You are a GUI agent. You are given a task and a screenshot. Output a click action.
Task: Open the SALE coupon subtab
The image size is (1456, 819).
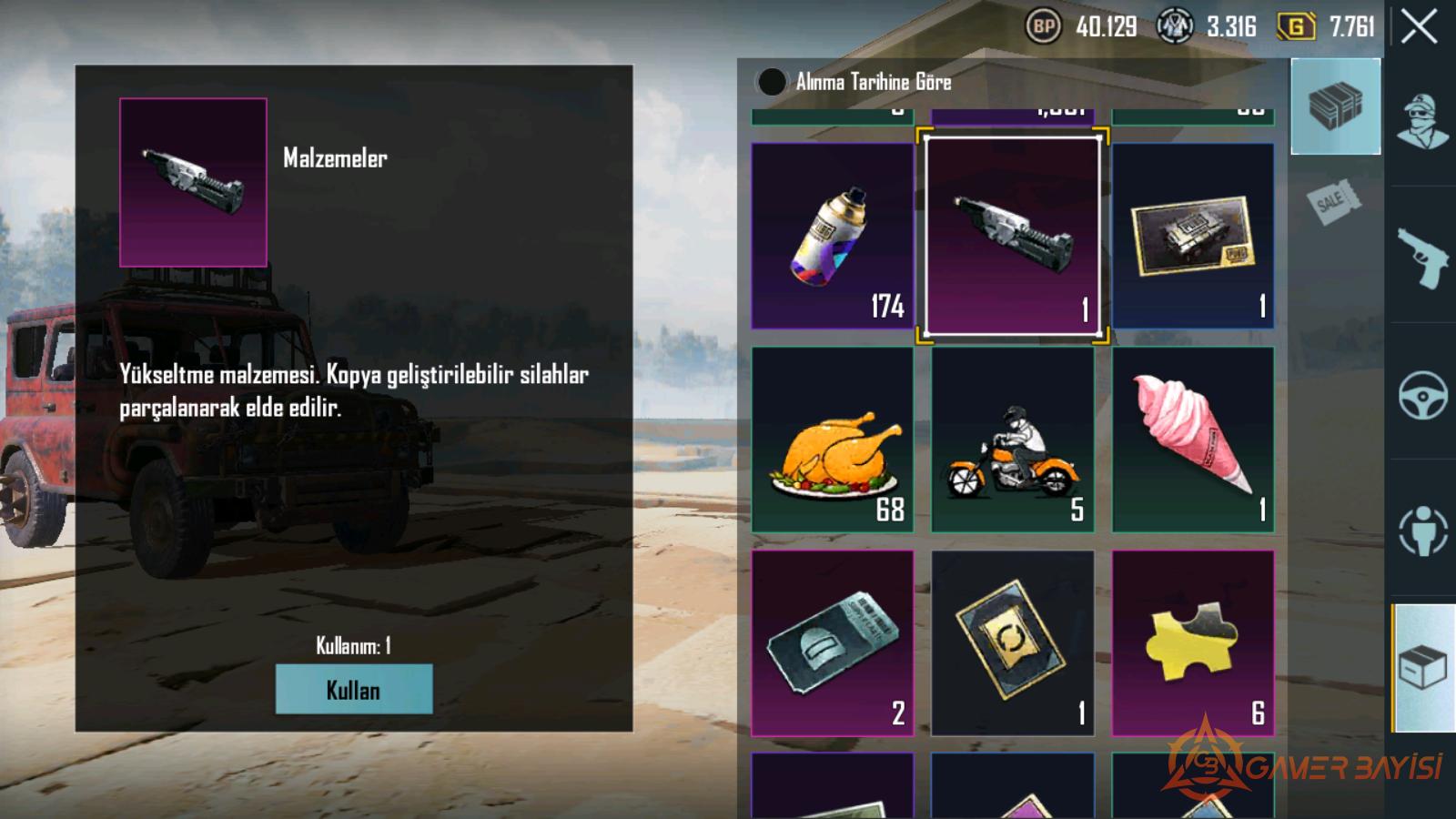tap(1334, 201)
